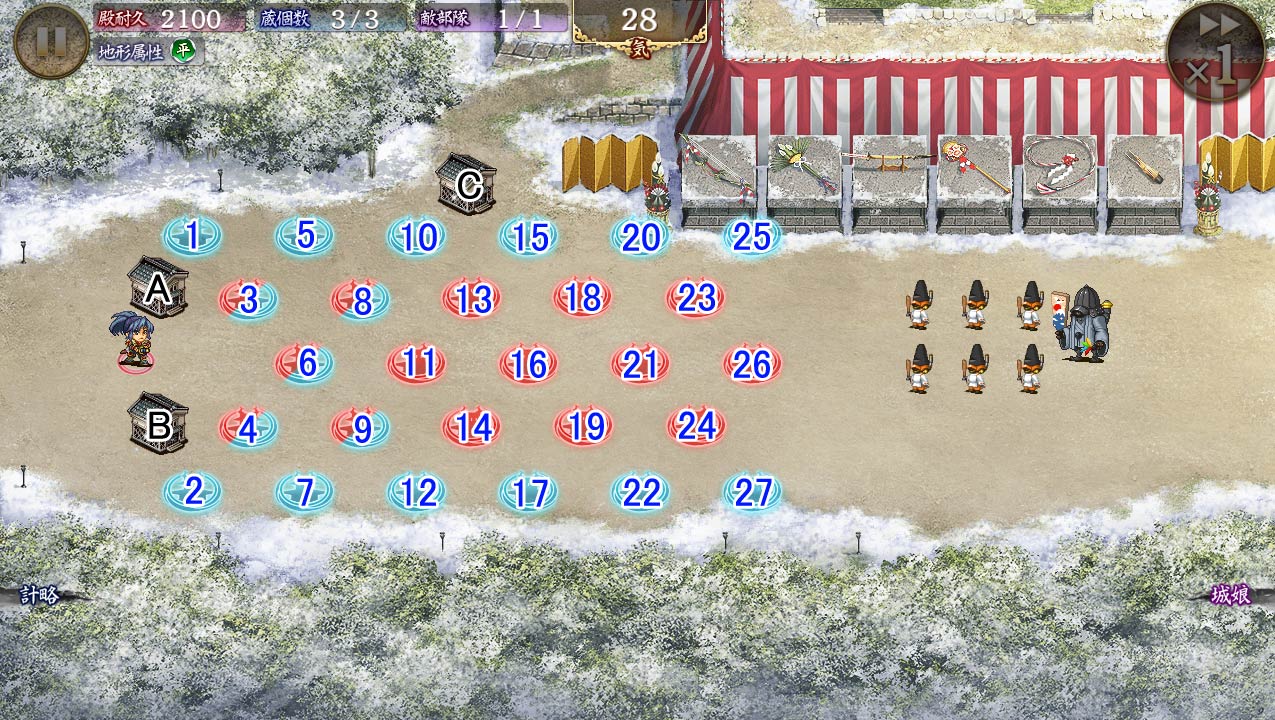Select blue placement tile 25
This screenshot has height=720, width=1275.
pos(752,237)
